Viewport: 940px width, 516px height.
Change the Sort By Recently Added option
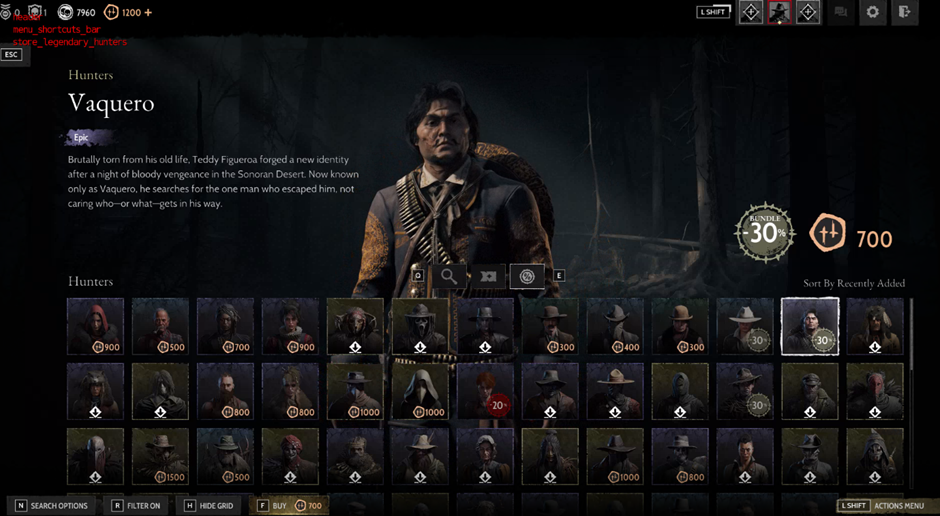(854, 284)
